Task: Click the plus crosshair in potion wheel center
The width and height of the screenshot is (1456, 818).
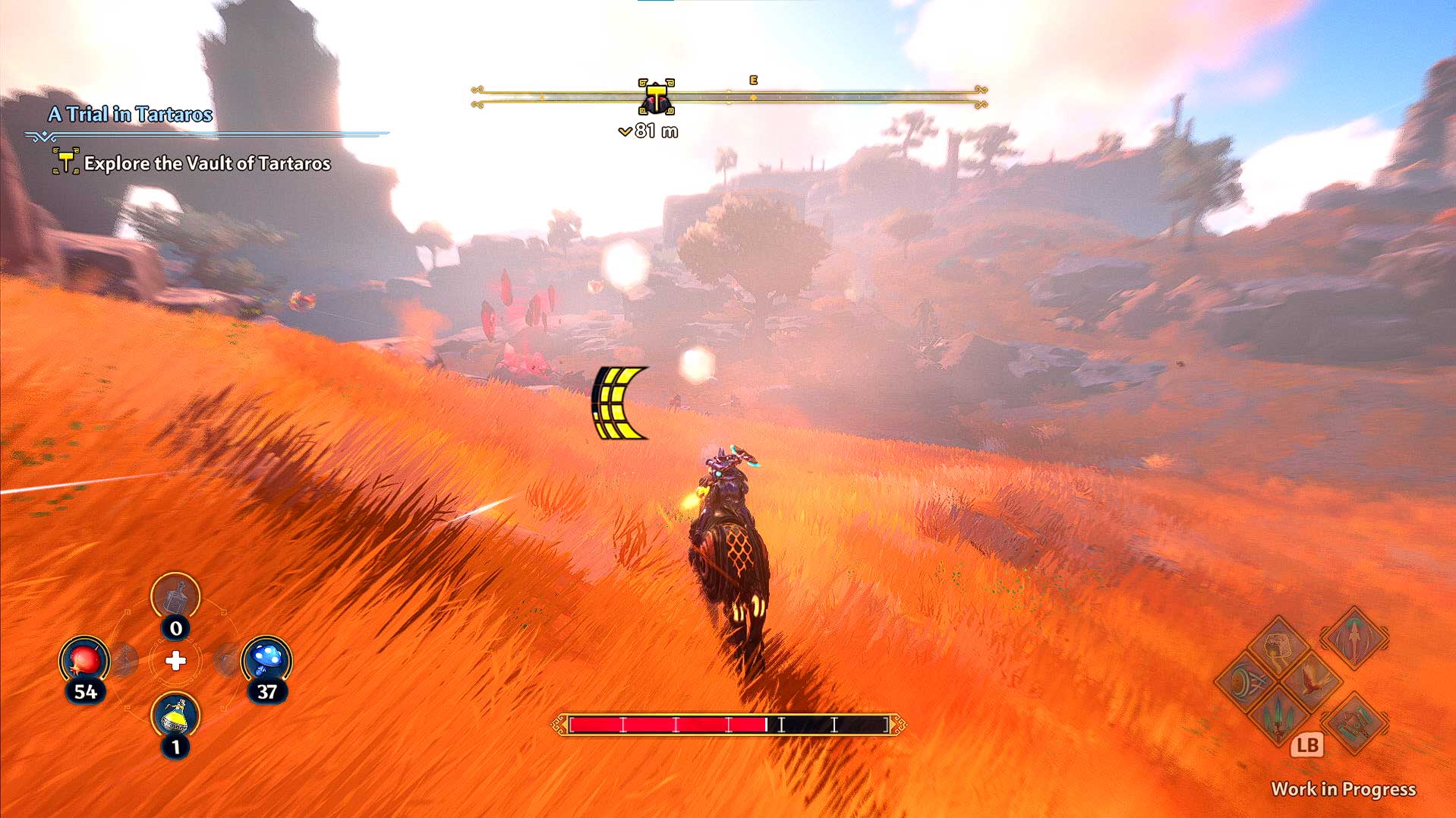Action: (176, 660)
